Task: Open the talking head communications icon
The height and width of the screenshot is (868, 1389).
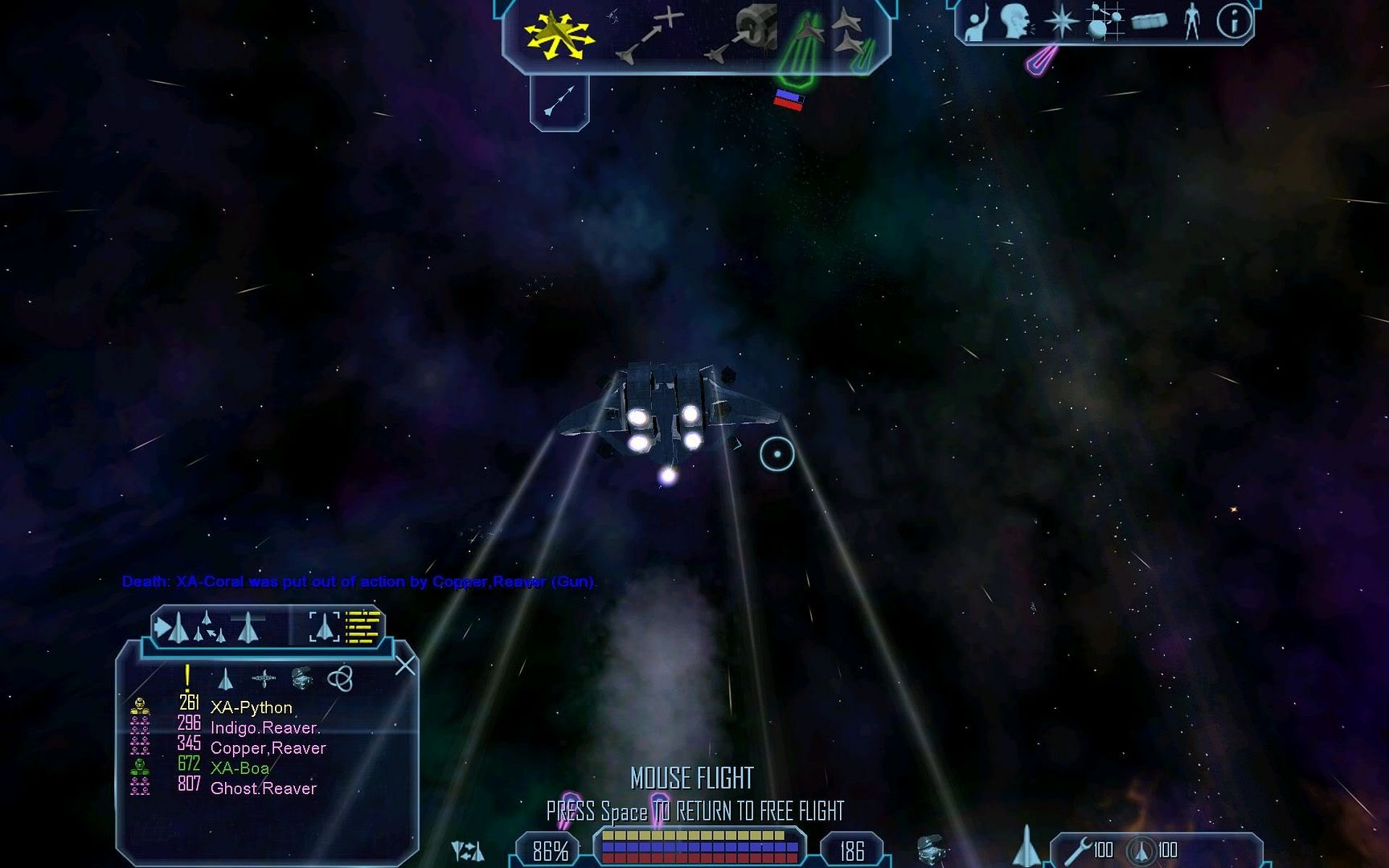Action: tap(1016, 21)
